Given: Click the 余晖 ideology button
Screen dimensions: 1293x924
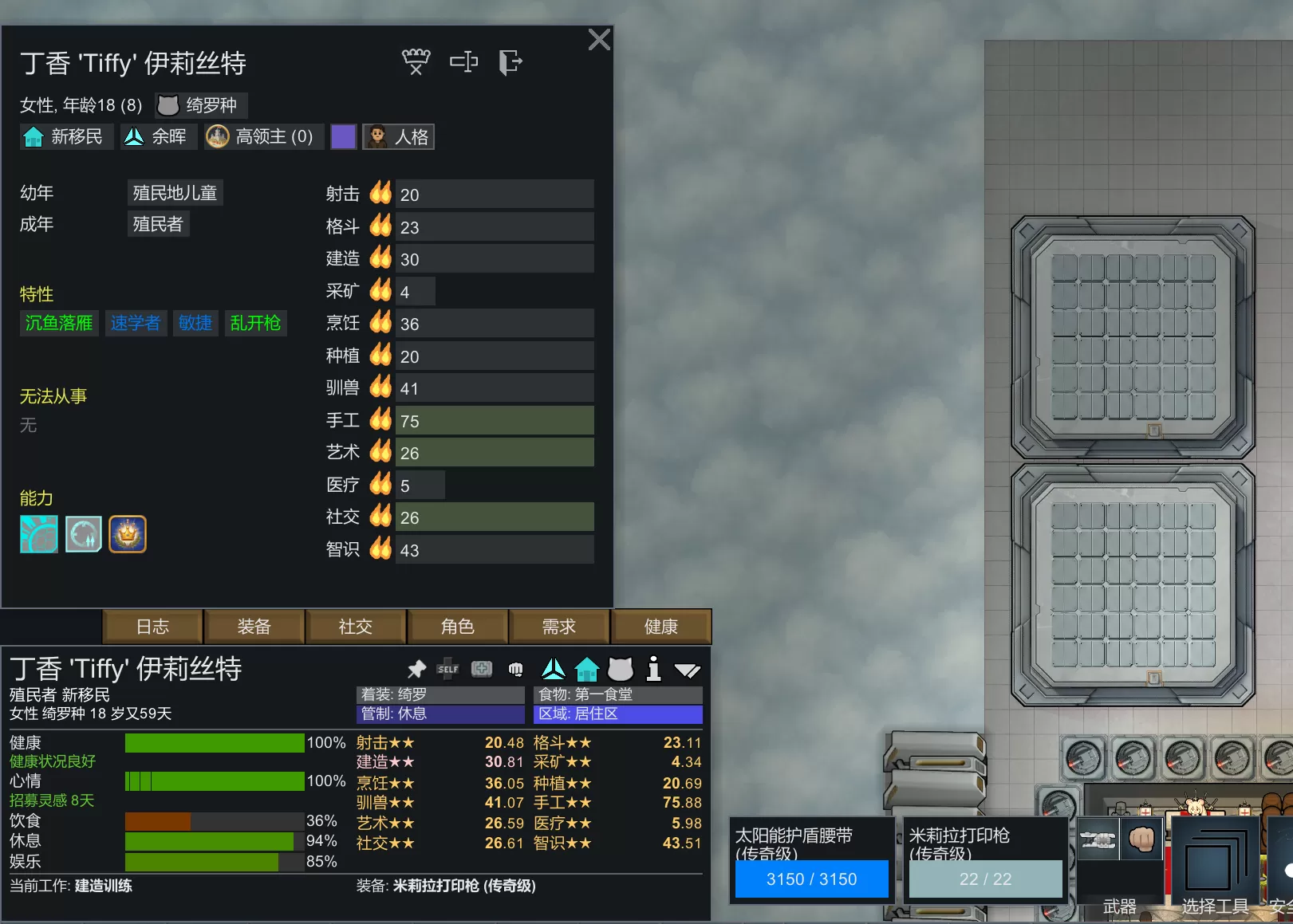Looking at the screenshot, I should coord(156,137).
